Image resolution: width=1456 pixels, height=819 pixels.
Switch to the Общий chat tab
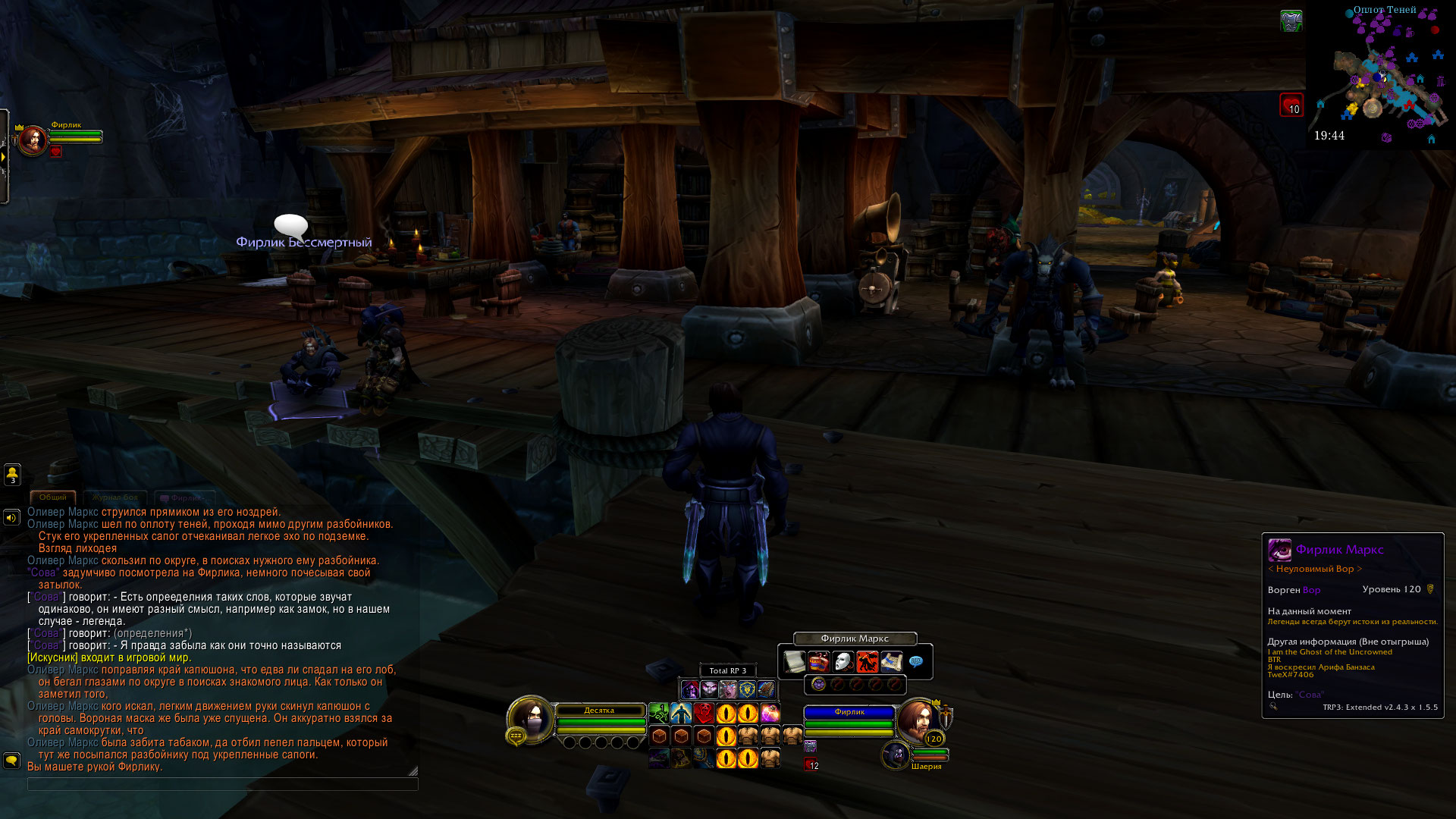point(52,497)
